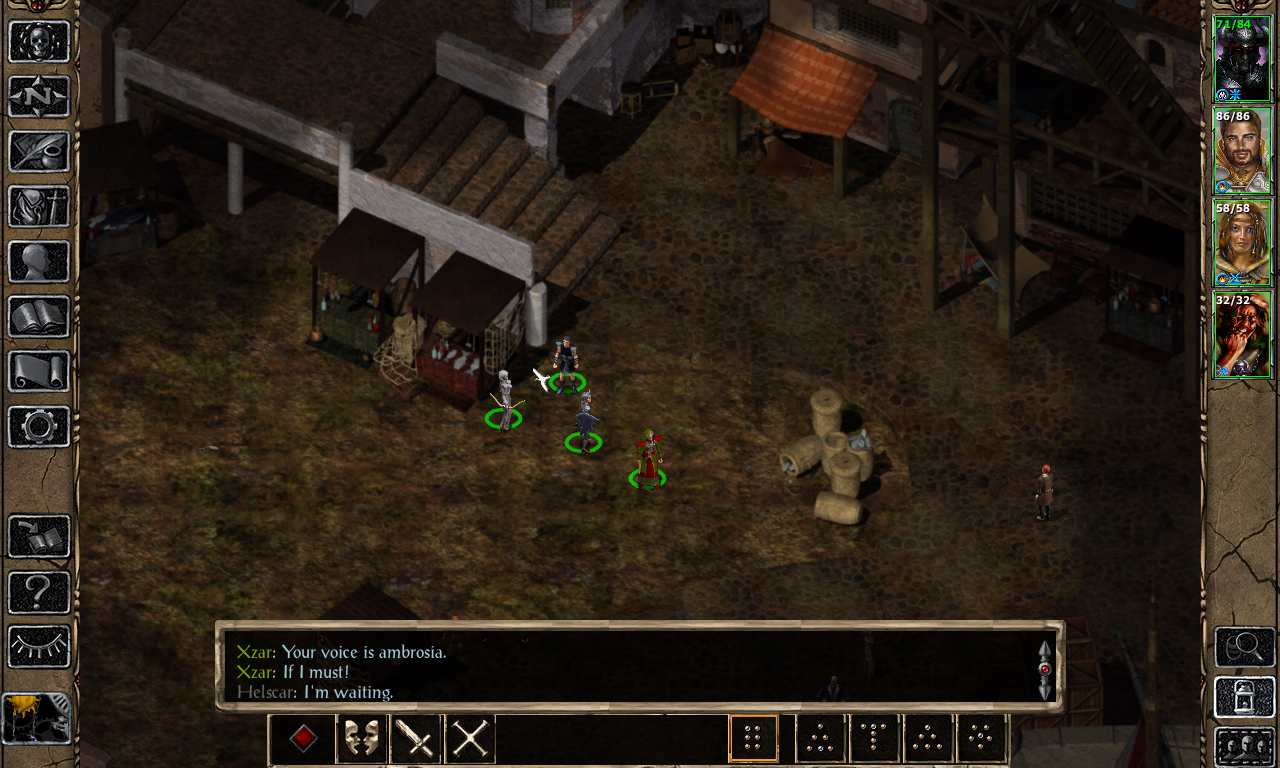Open the area map compass icon
Screen dimensions: 1280x768
coord(38,96)
